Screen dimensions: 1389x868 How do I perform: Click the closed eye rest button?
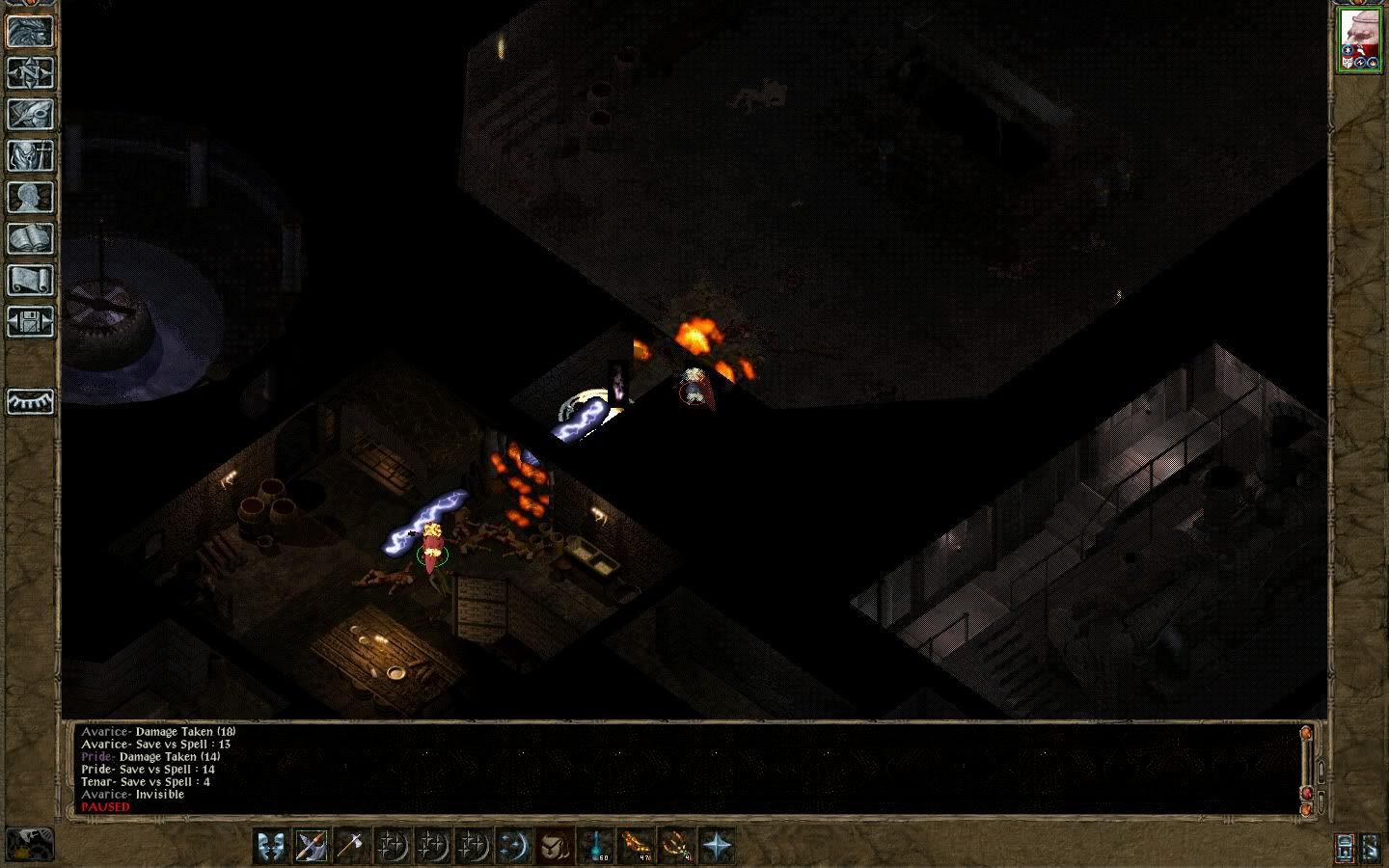pos(30,401)
